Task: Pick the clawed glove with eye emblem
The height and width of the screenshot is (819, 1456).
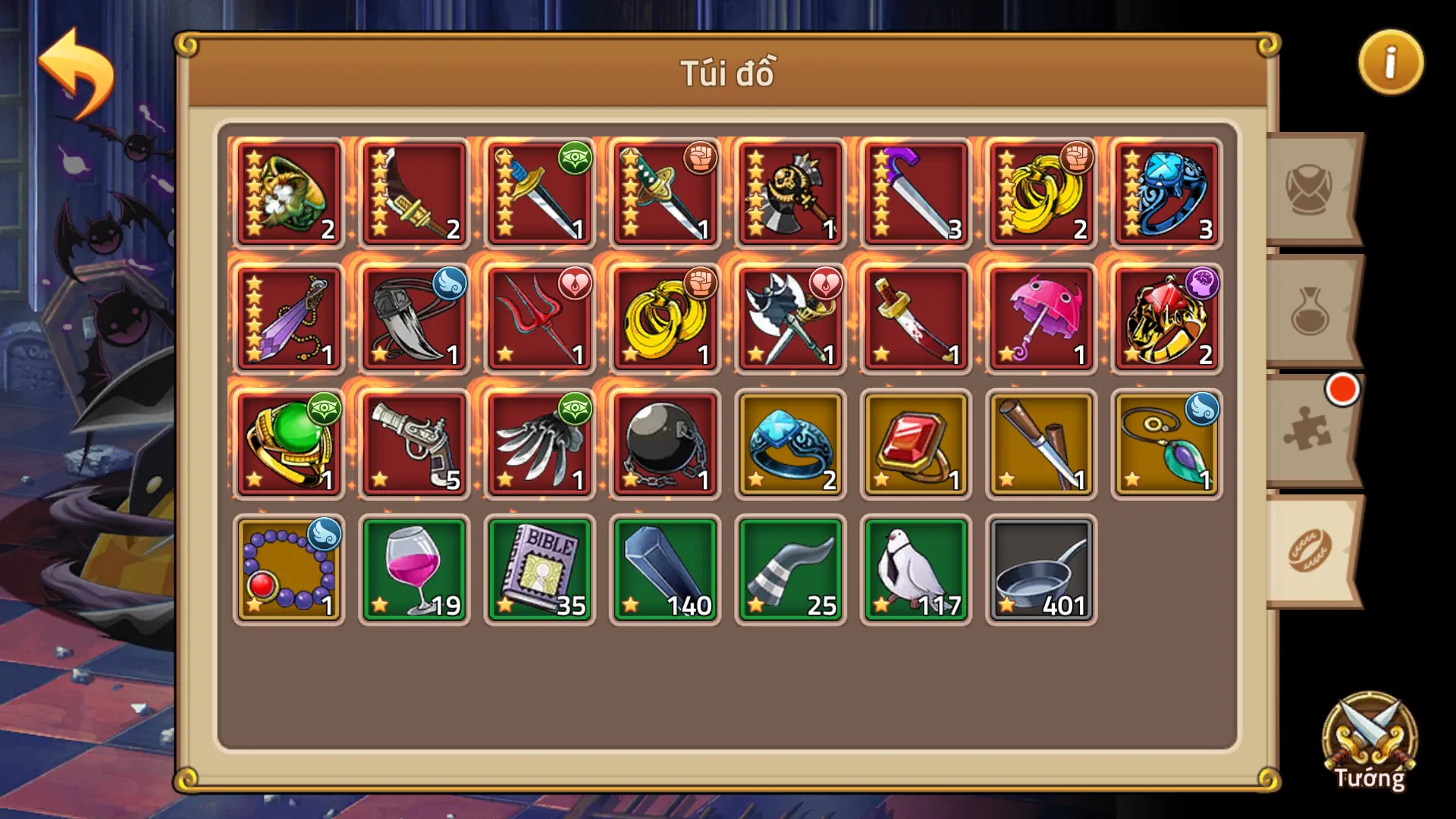Action: [539, 444]
